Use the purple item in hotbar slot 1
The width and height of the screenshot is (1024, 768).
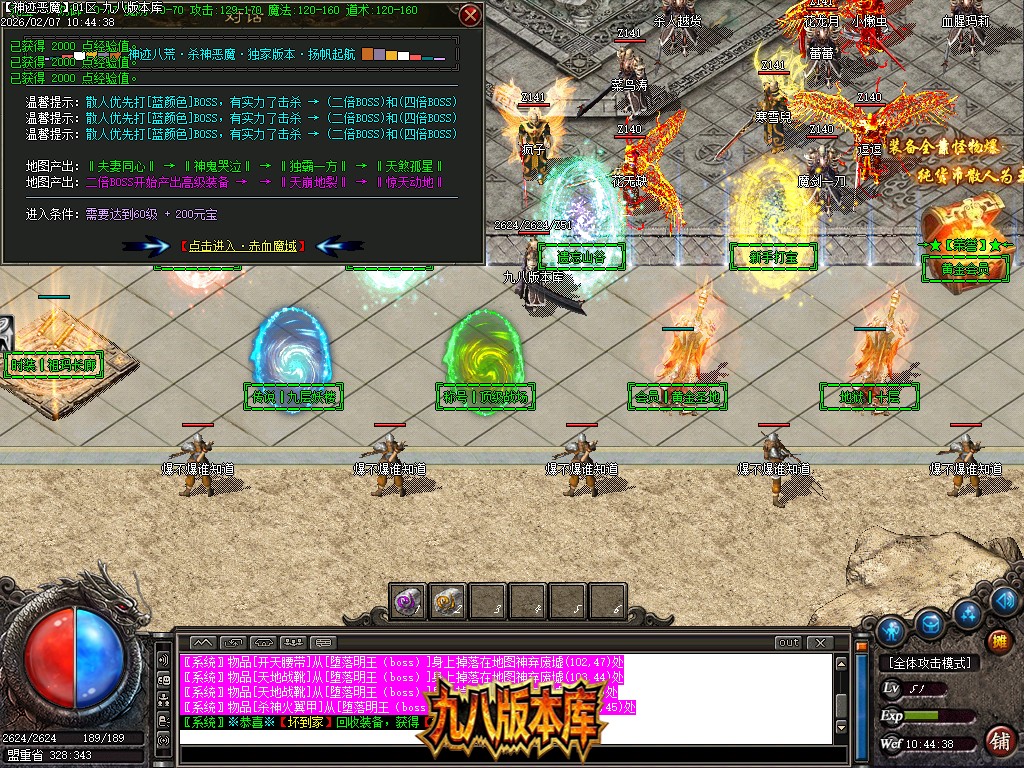coord(407,601)
